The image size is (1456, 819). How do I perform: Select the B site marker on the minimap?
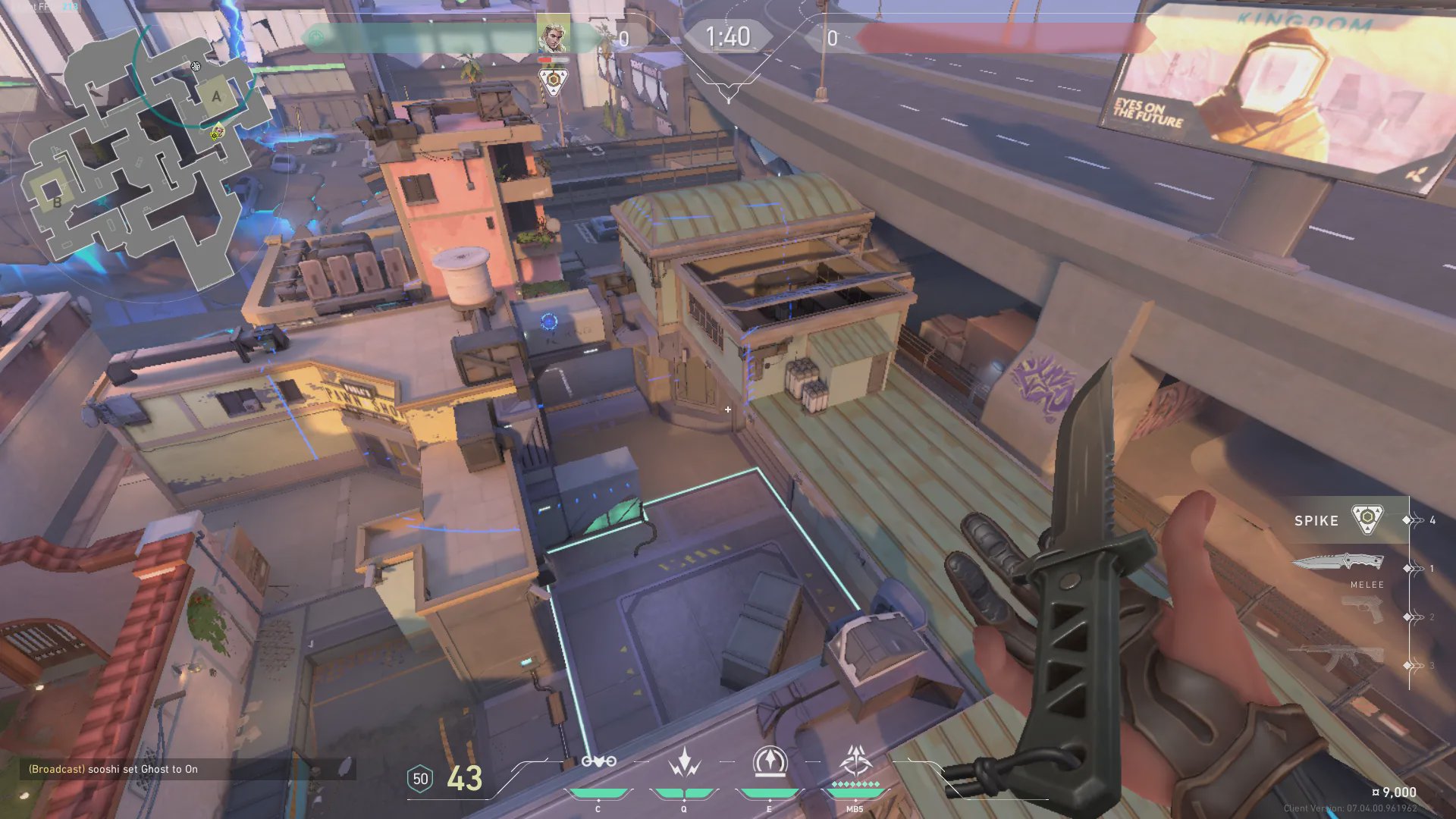pyautogui.click(x=56, y=202)
